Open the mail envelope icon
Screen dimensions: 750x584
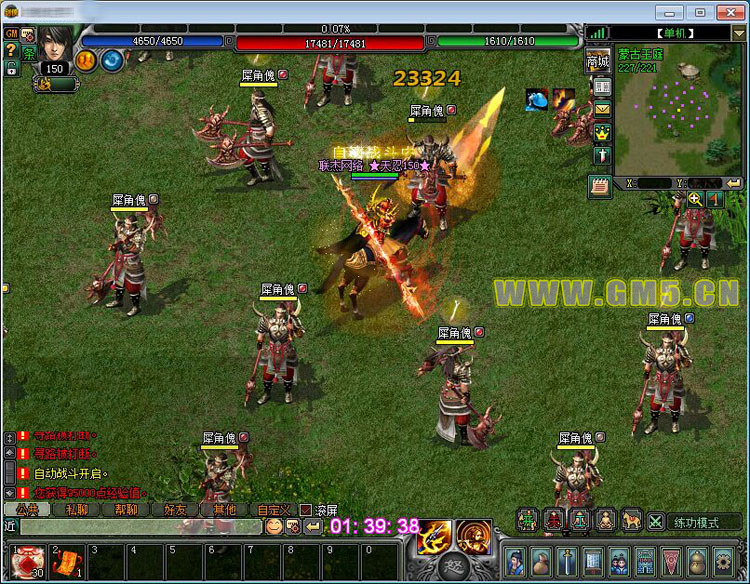point(602,109)
